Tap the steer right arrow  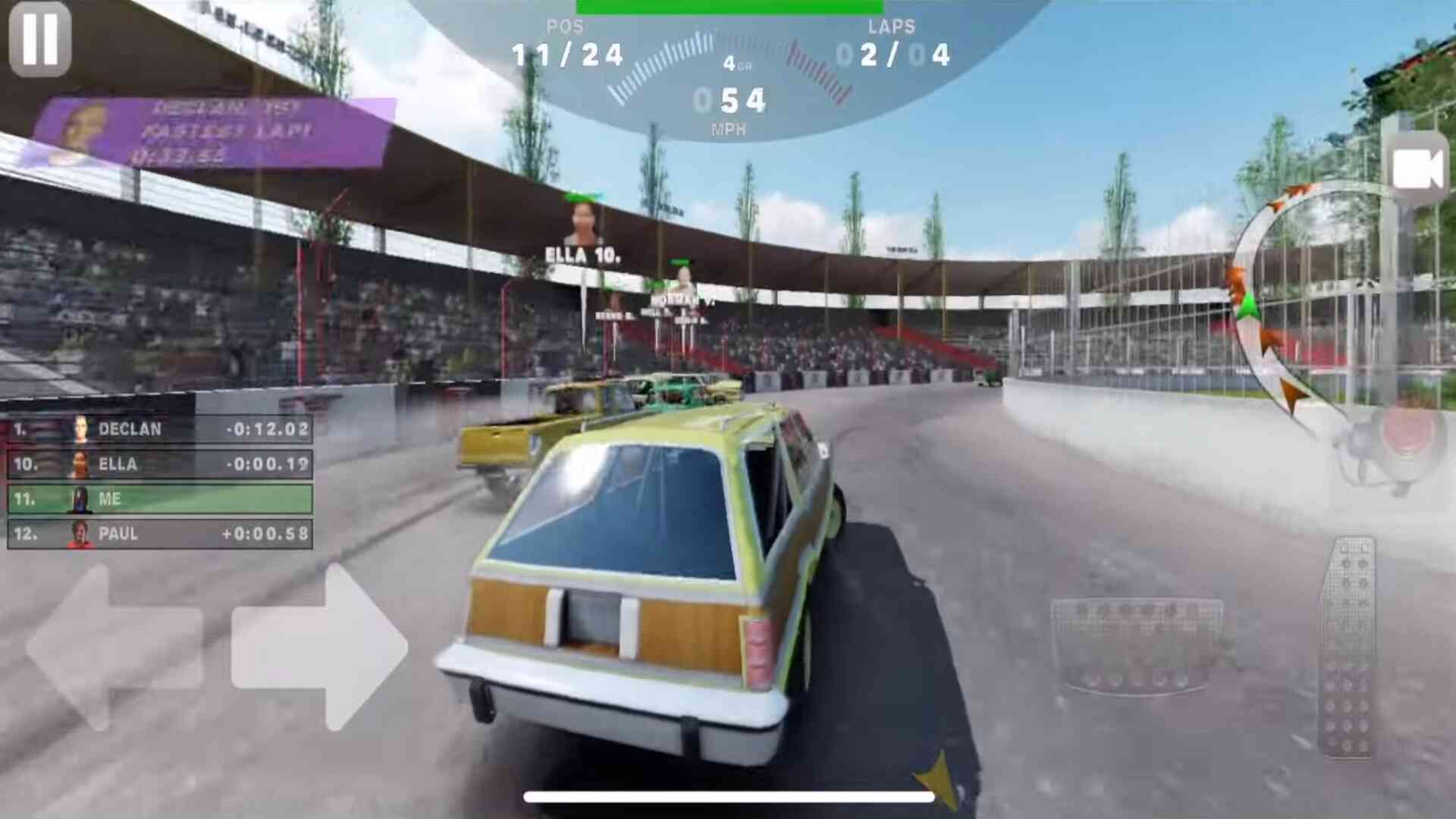318,647
